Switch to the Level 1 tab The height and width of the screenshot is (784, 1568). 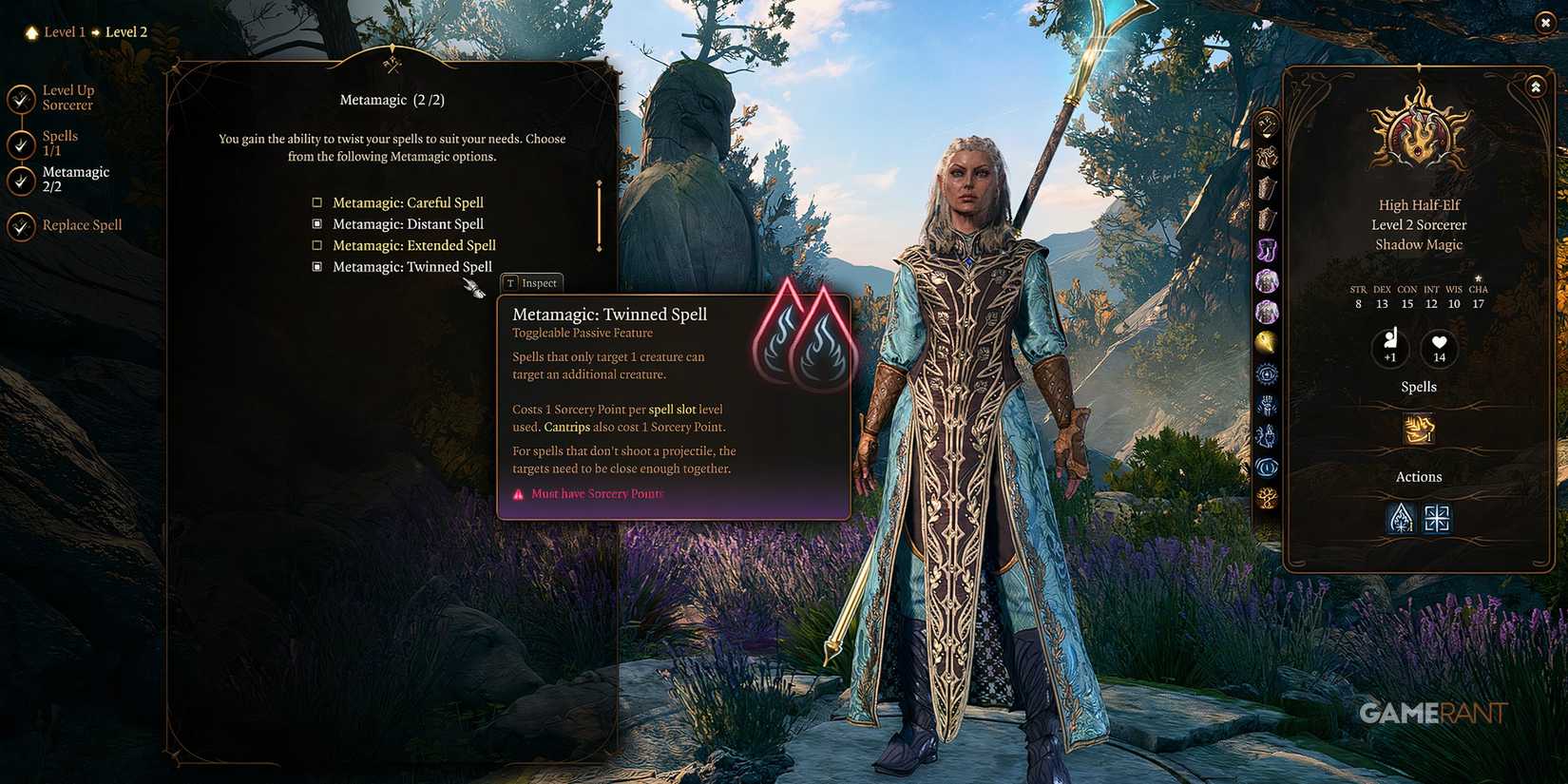[x=63, y=31]
